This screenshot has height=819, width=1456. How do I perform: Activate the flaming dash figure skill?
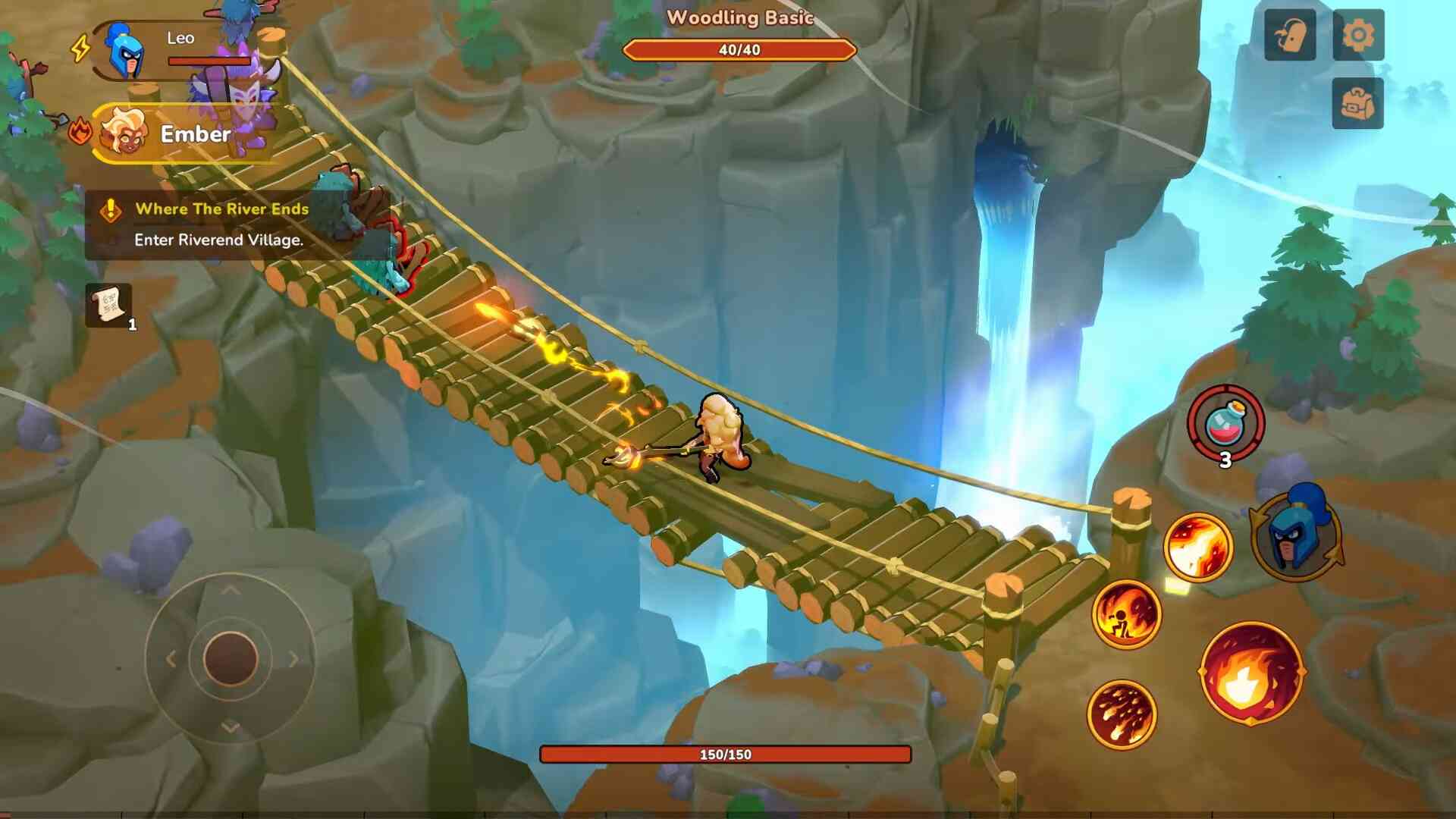tap(1126, 614)
